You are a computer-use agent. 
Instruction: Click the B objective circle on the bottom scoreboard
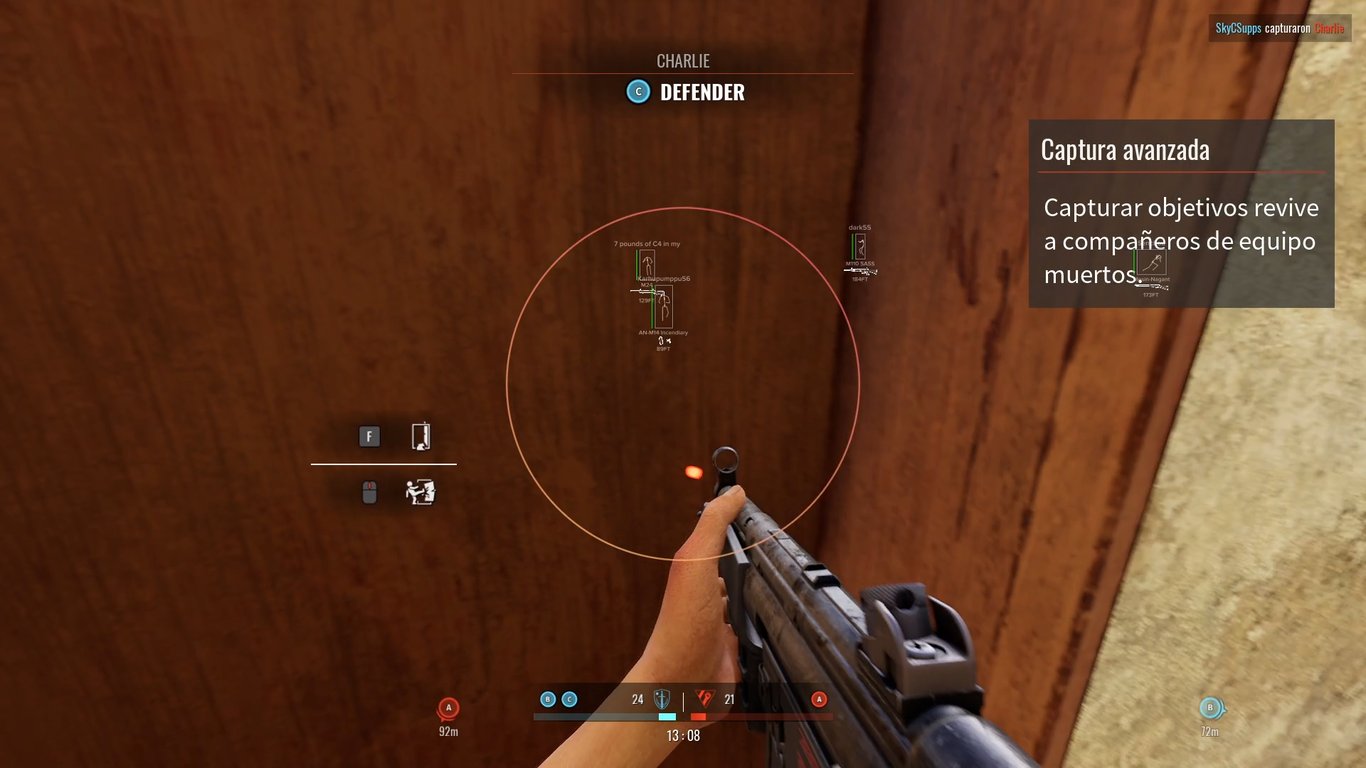coord(547,699)
